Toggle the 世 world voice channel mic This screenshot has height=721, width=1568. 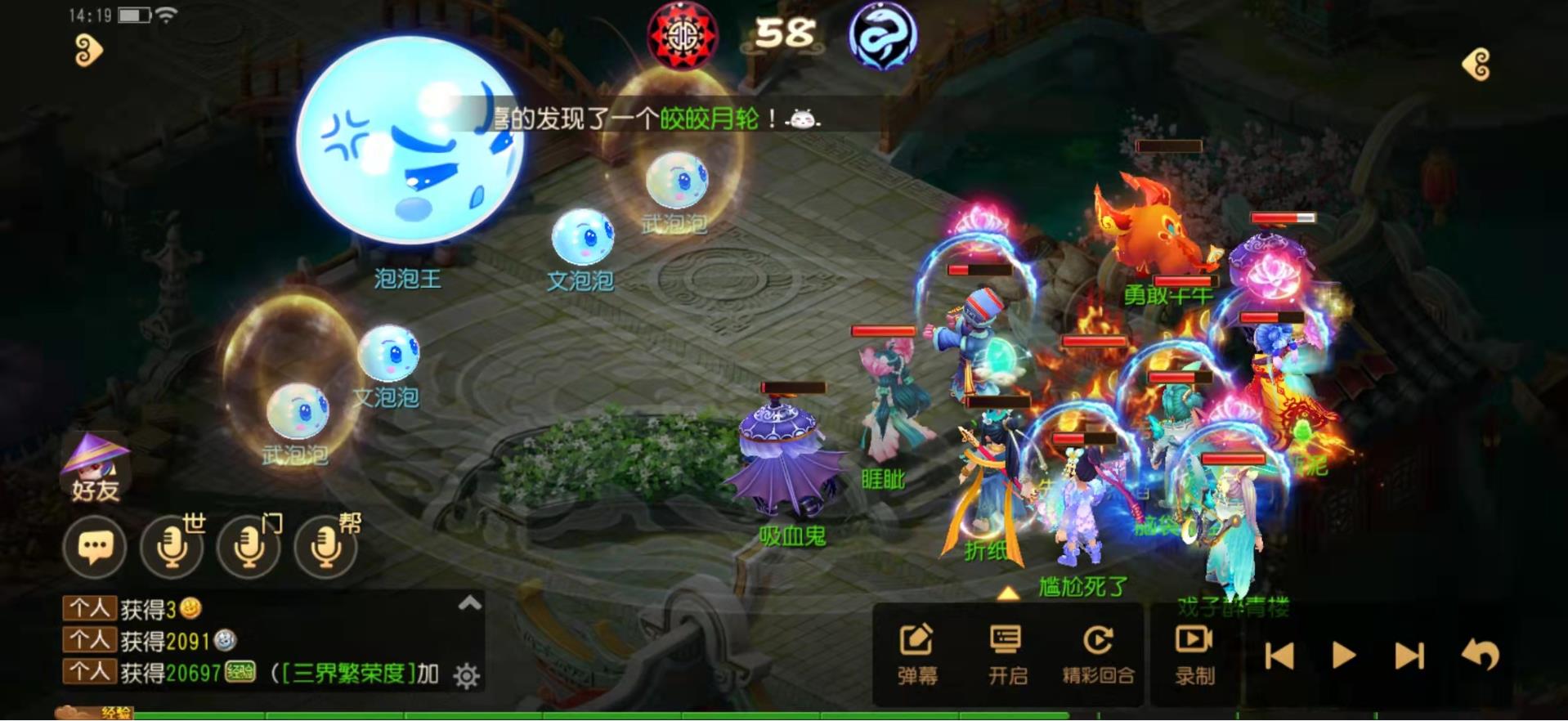171,546
